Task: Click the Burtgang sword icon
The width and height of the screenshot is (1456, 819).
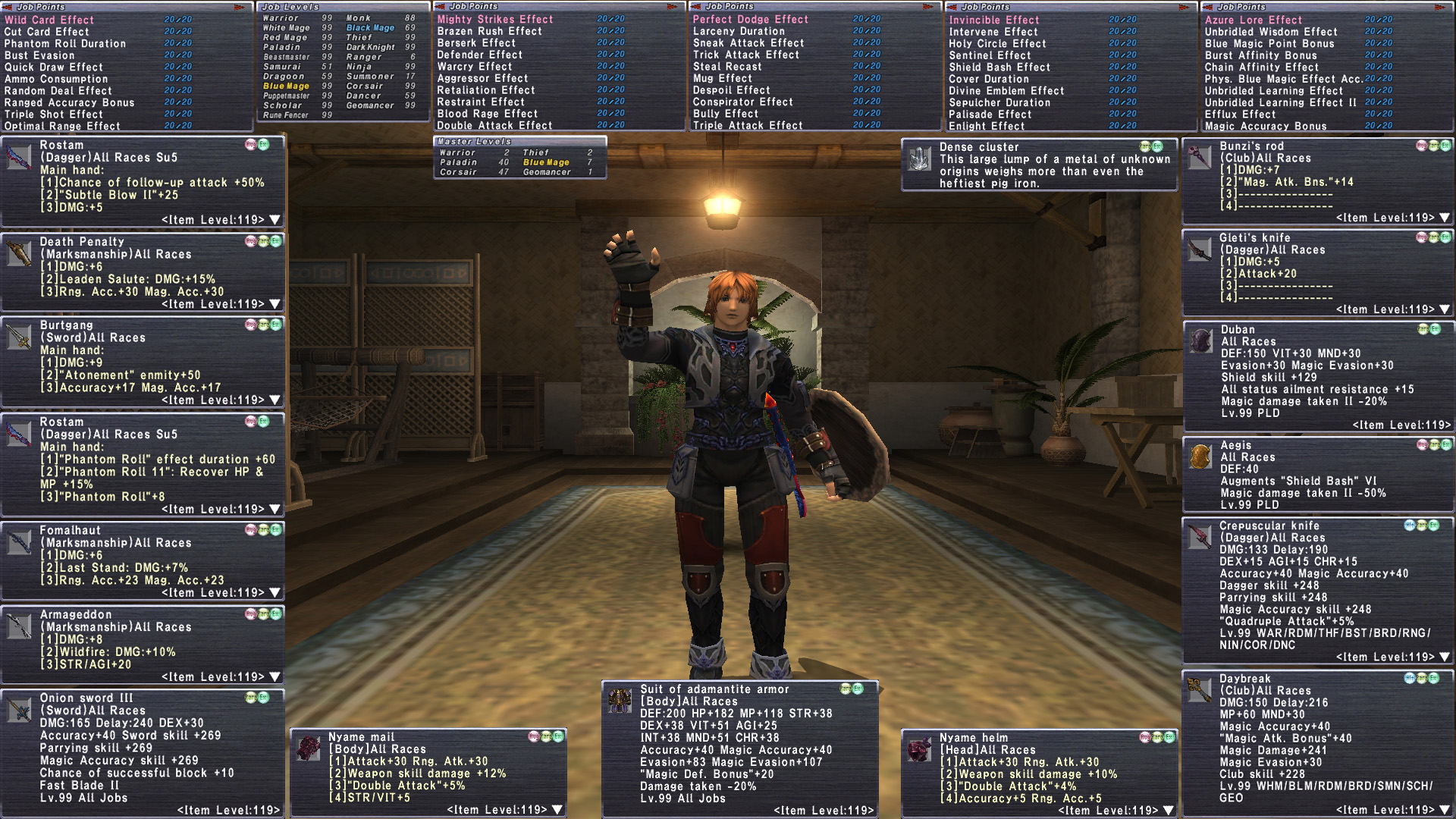Action: pyautogui.click(x=19, y=337)
